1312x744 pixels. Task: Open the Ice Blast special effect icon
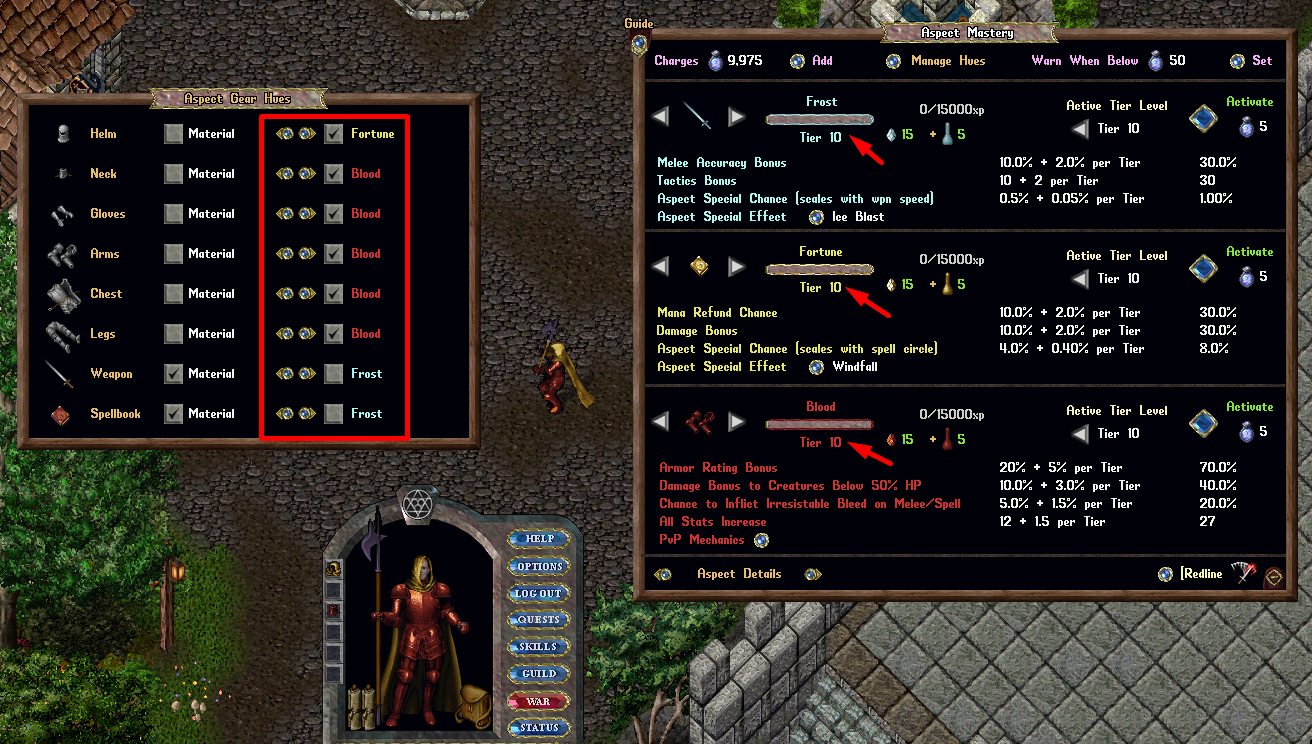(x=815, y=216)
